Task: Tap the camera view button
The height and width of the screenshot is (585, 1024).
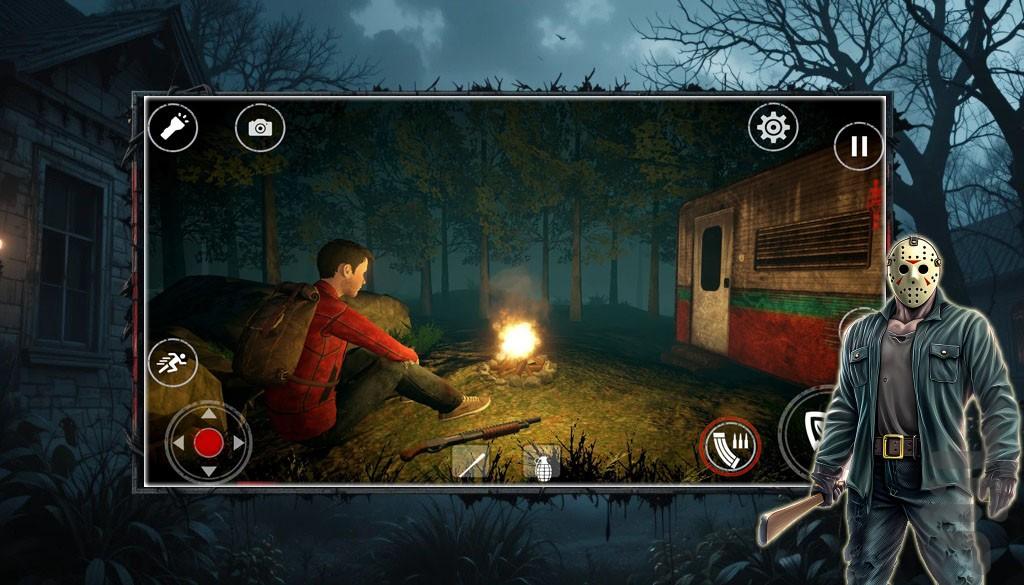Action: (260, 128)
